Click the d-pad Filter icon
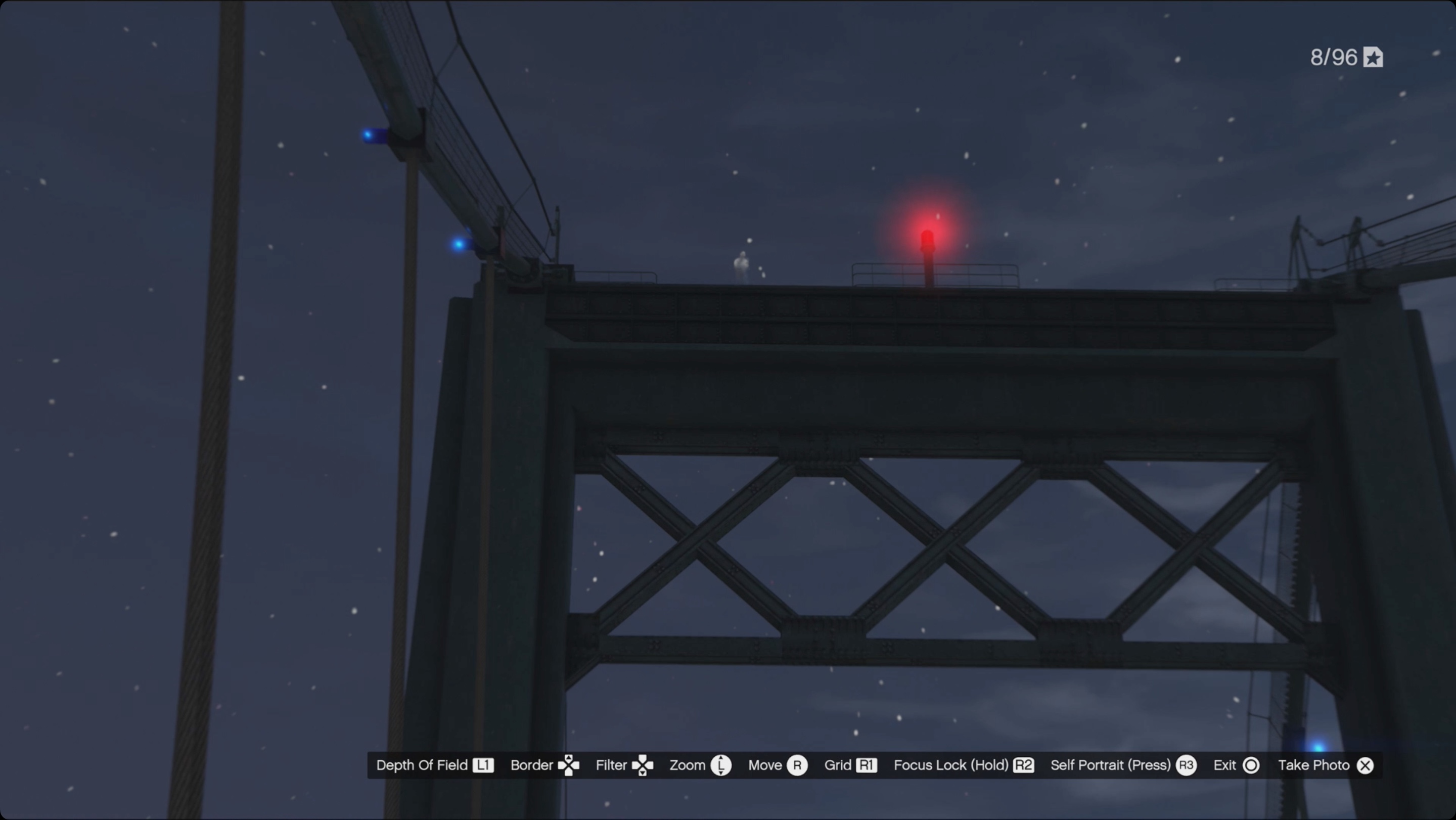 [643, 765]
